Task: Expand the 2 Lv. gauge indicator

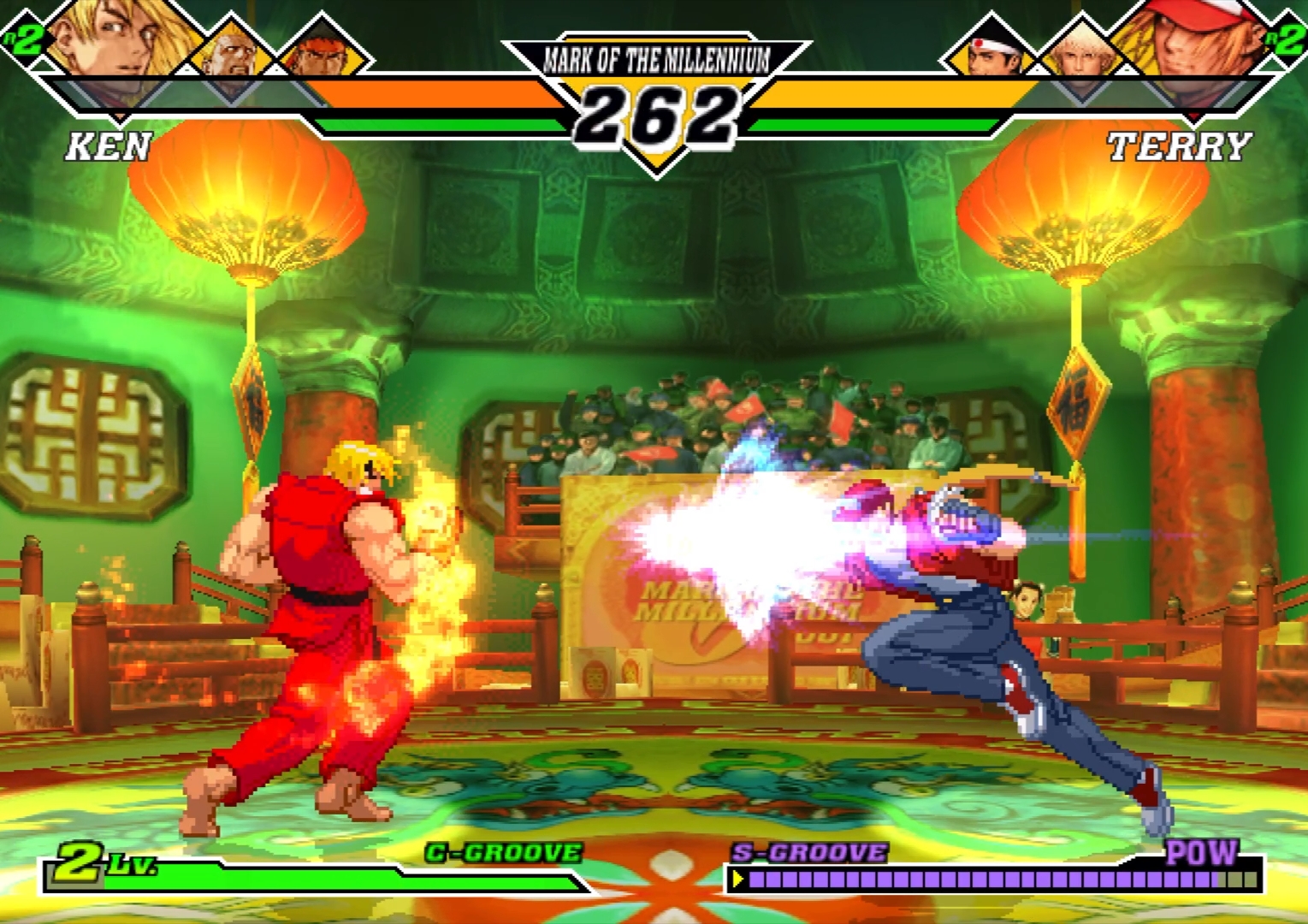Action: [94, 864]
